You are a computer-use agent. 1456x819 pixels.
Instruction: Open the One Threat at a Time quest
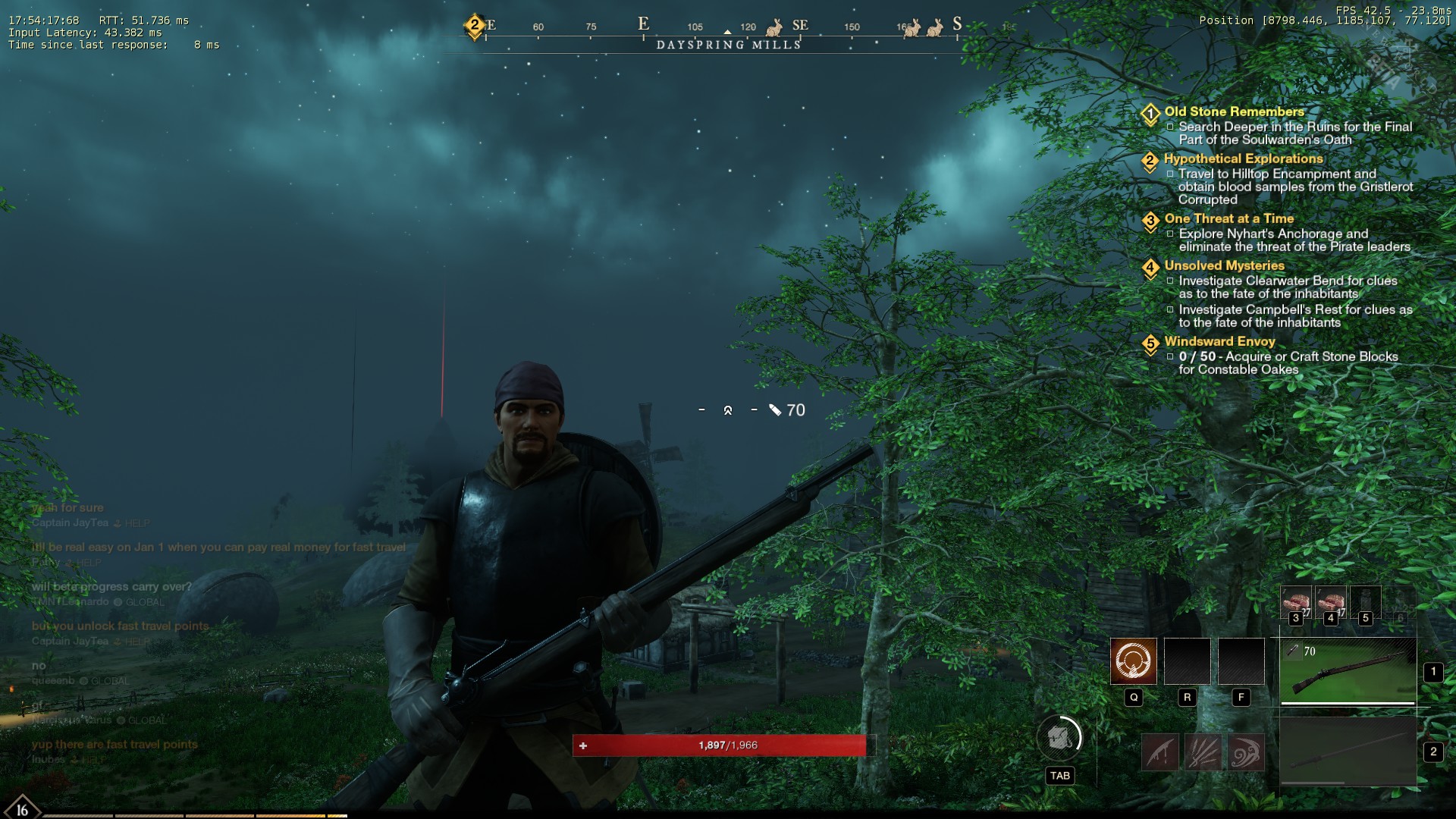[1228, 218]
